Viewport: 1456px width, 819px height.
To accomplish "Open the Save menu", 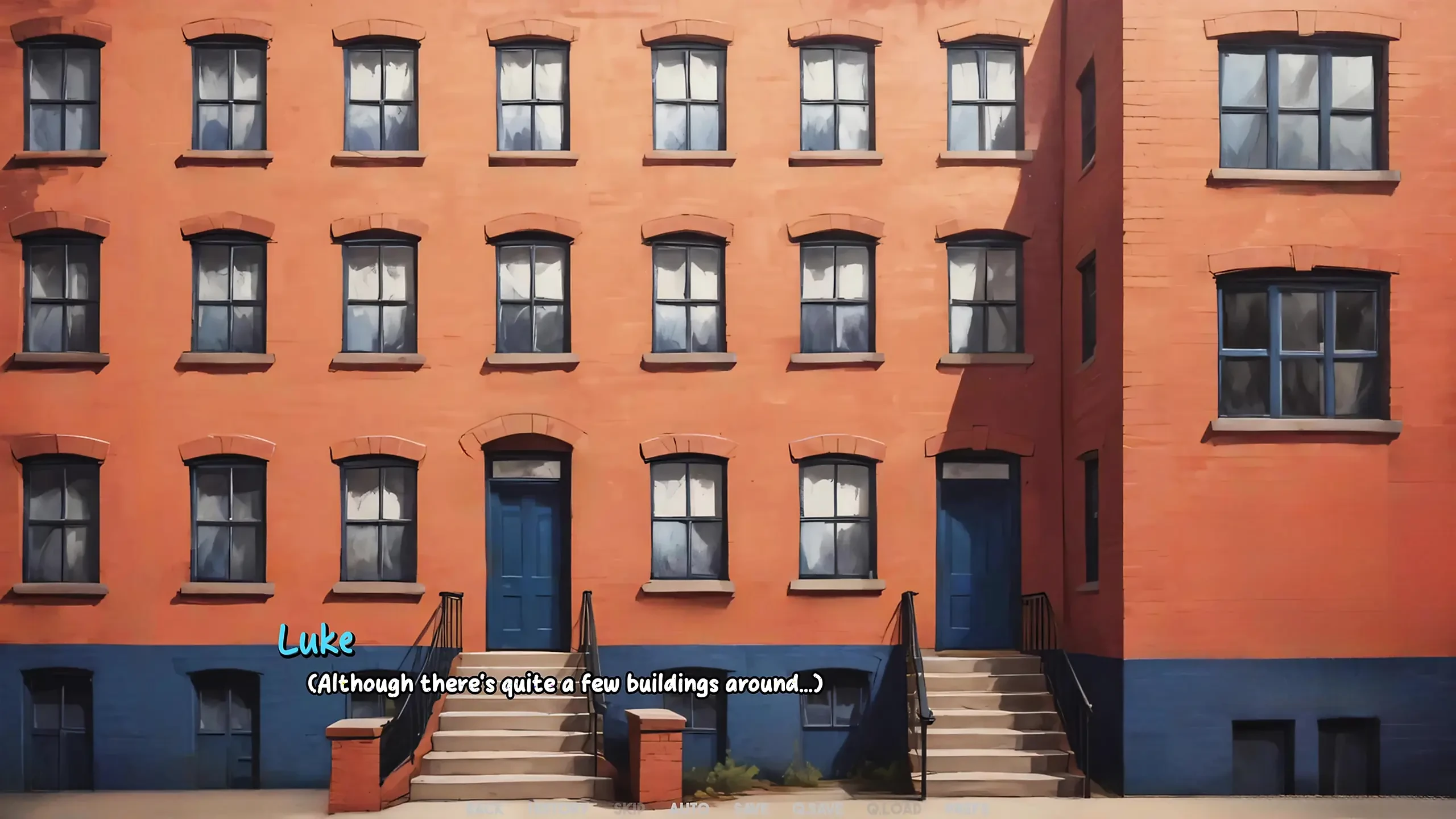I will coord(751,809).
